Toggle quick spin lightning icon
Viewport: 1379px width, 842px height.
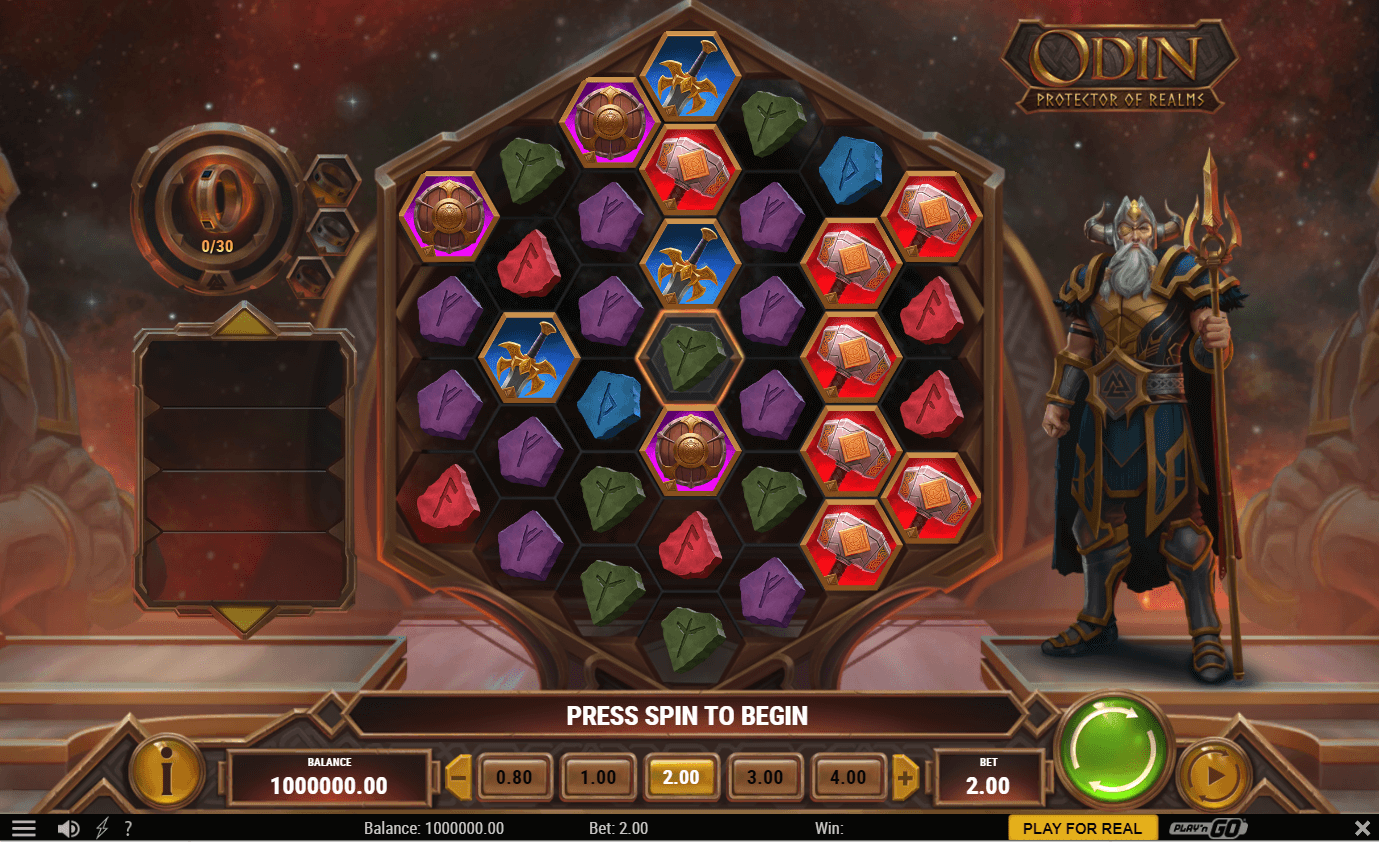[x=101, y=827]
